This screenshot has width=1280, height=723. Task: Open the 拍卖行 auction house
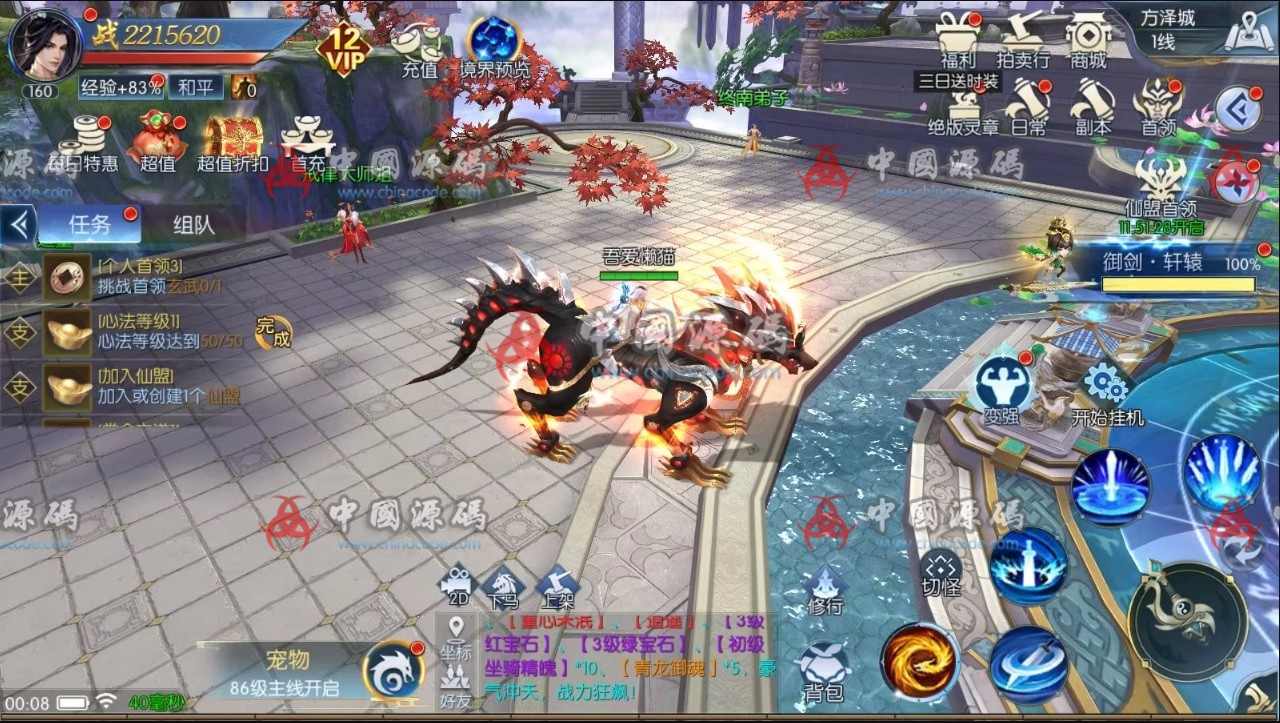point(1023,38)
